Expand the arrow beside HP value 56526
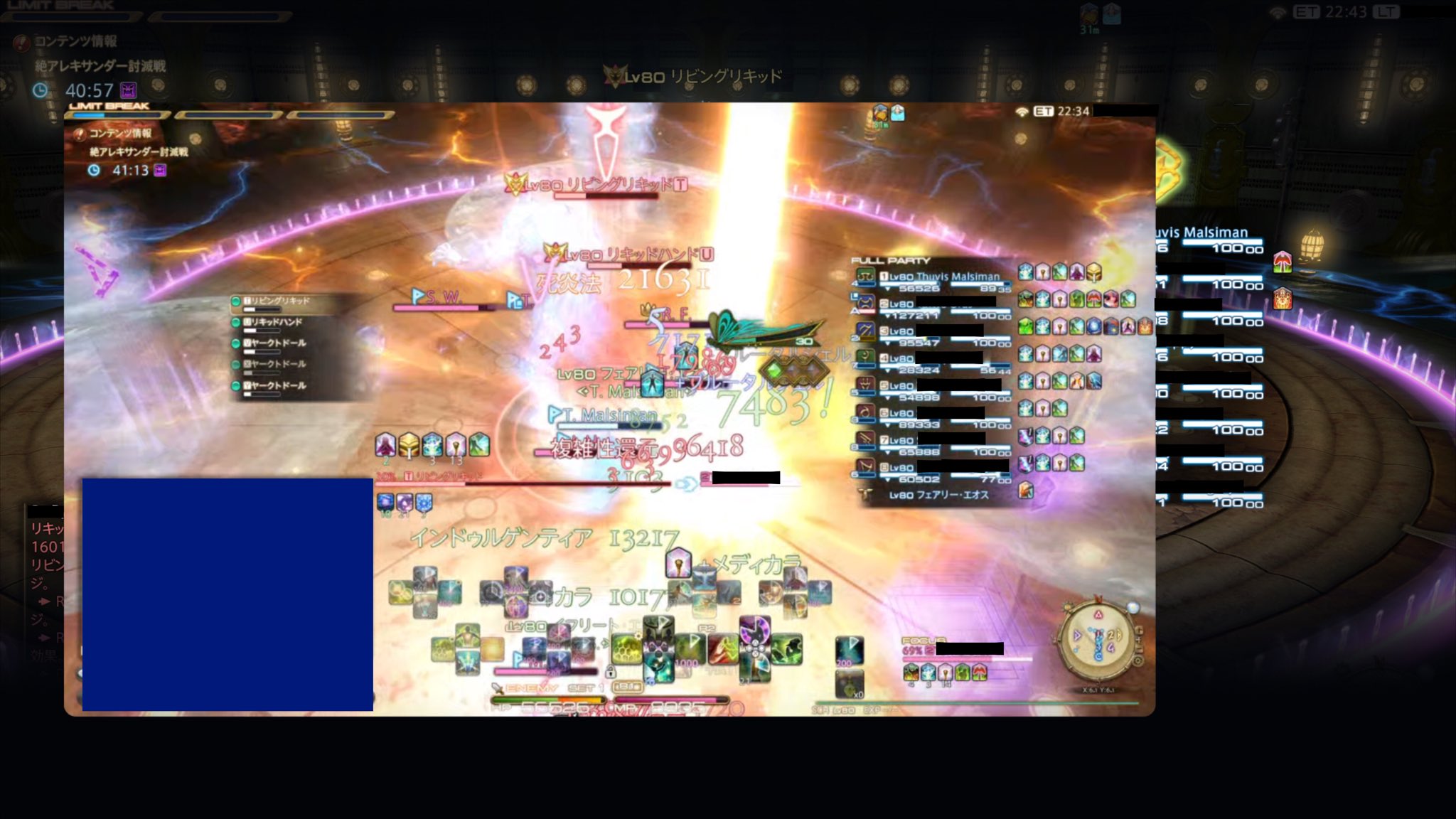 [888, 288]
